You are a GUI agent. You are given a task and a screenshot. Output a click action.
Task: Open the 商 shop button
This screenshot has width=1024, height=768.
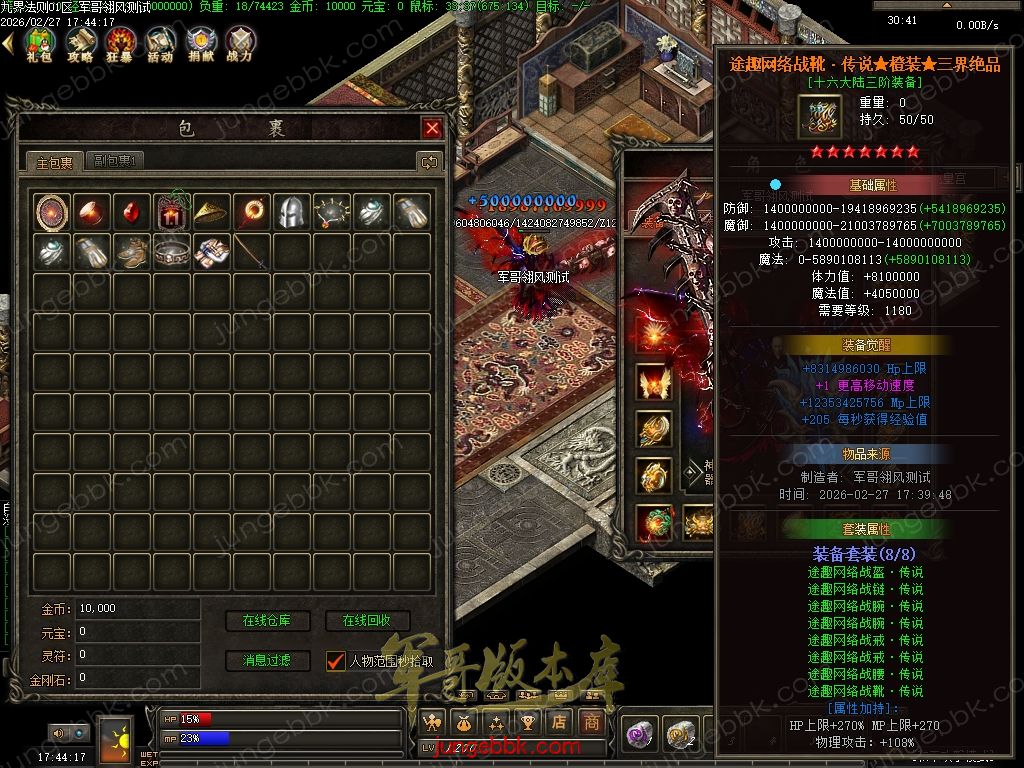592,721
